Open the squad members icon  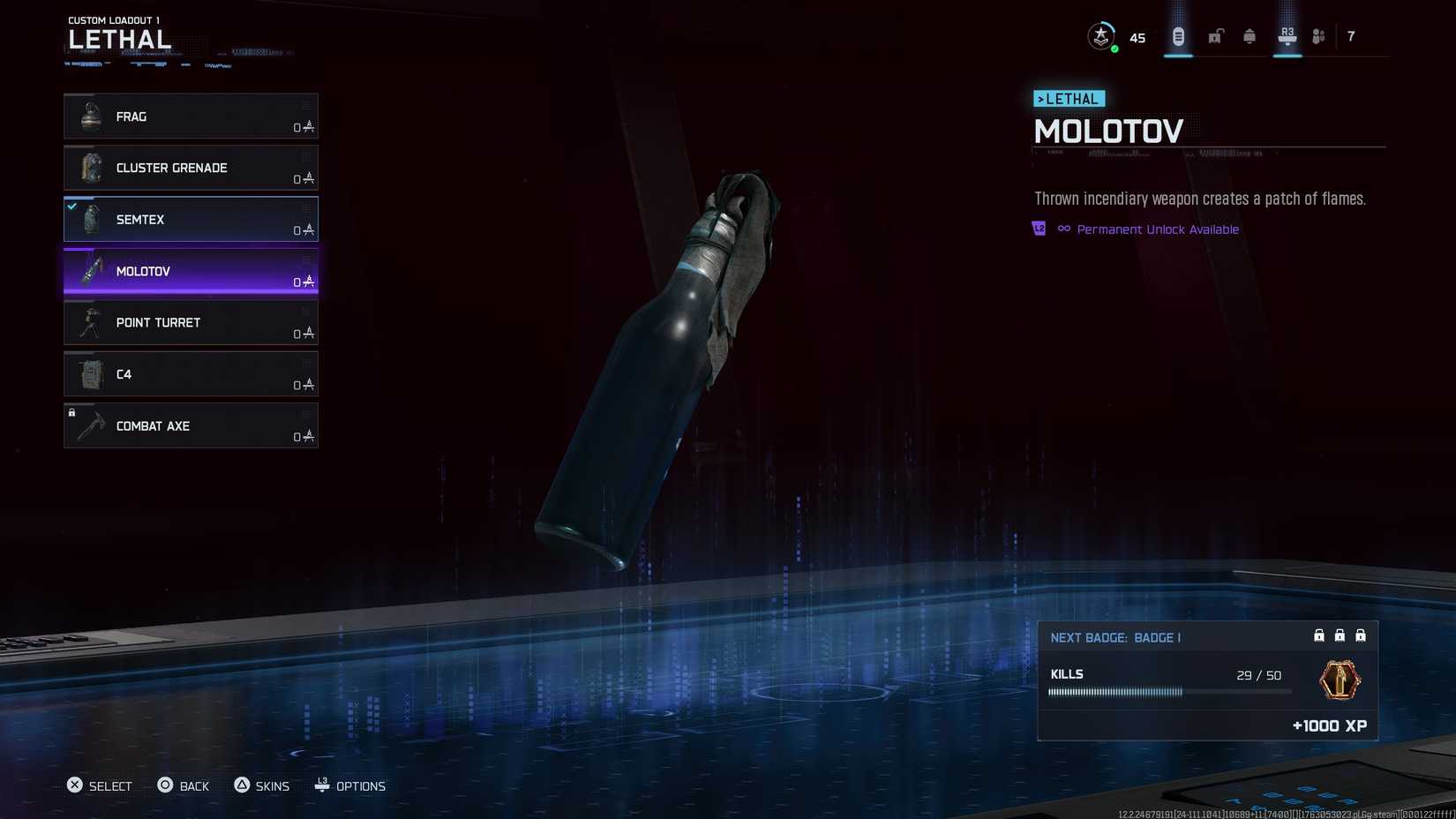pos(1317,36)
